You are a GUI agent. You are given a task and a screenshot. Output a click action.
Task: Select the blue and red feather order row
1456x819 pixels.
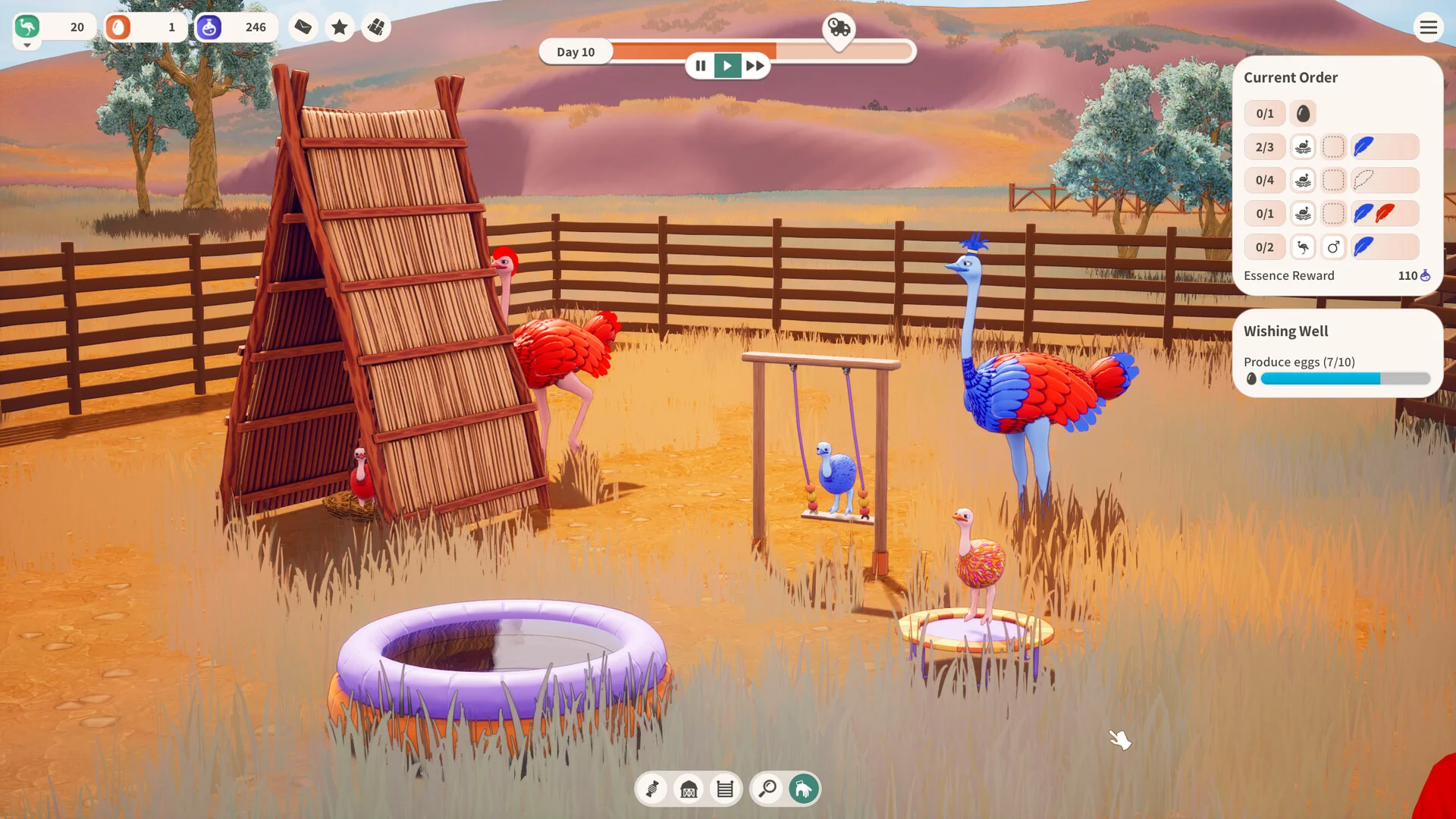coord(1332,214)
